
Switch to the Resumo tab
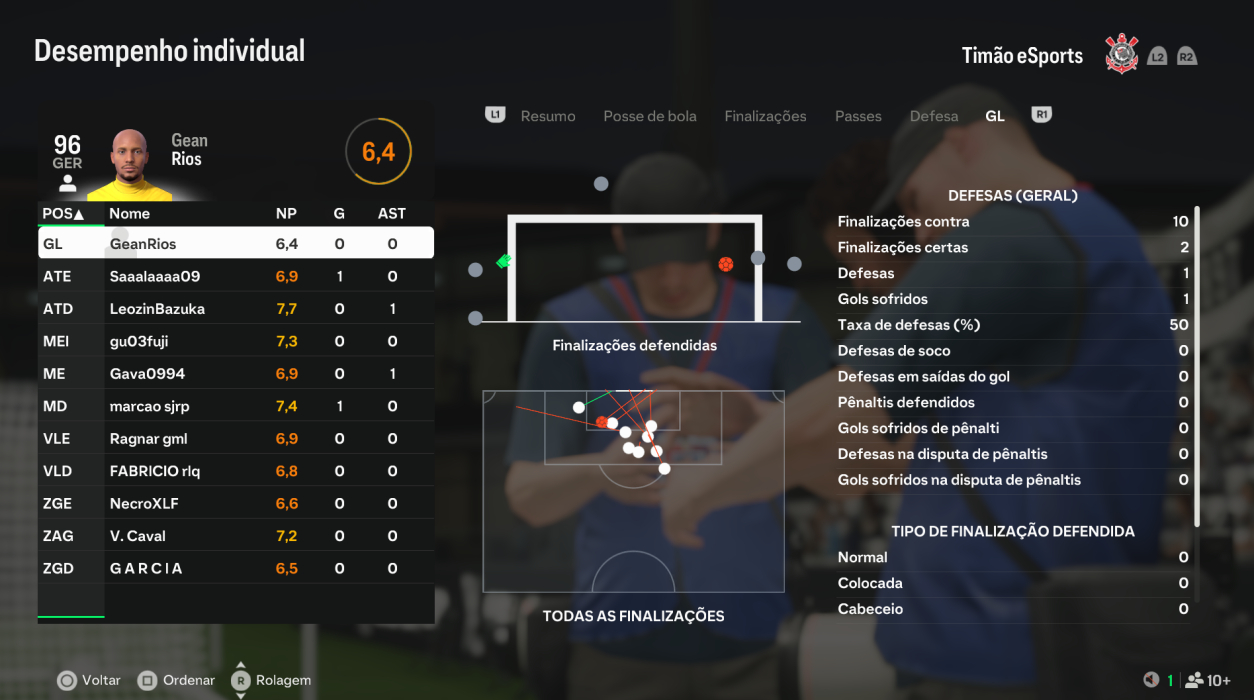[547, 116]
